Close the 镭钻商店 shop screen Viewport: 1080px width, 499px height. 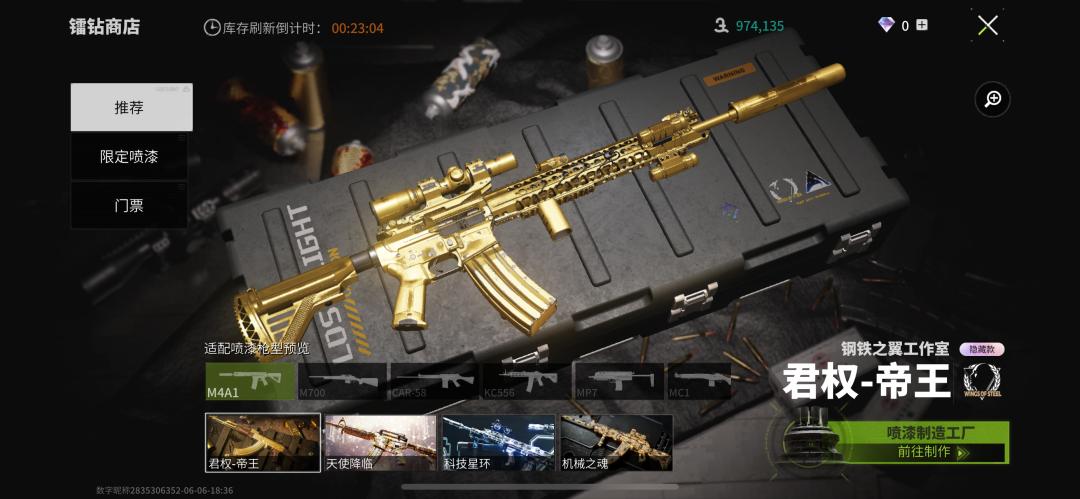(987, 26)
